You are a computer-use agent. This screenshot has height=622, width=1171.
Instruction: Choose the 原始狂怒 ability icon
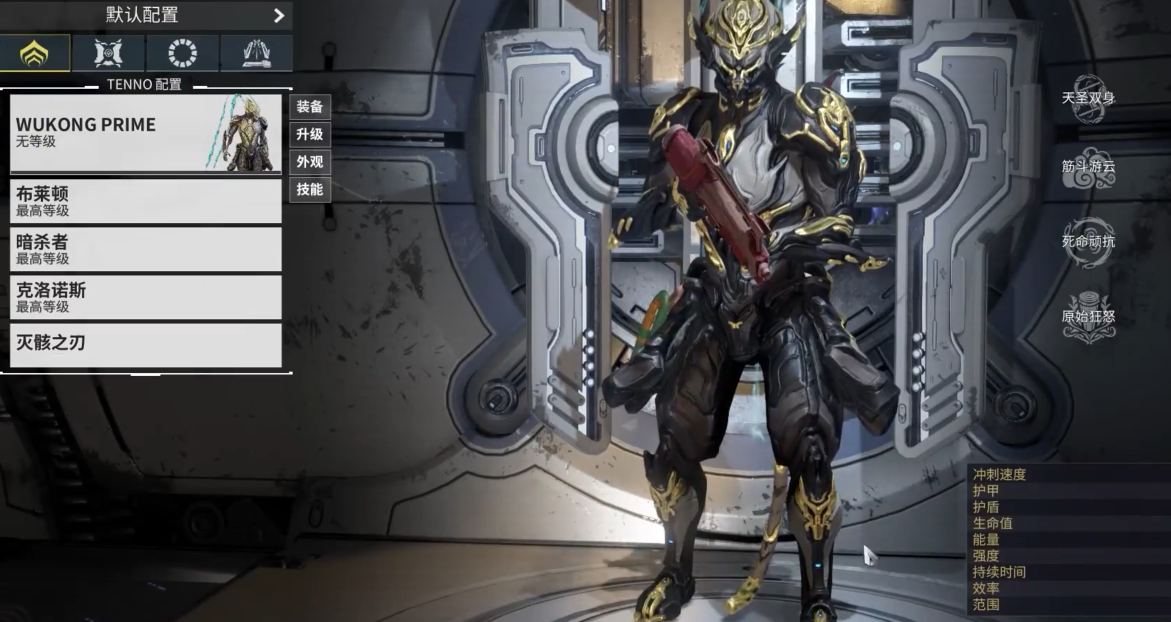1088,317
